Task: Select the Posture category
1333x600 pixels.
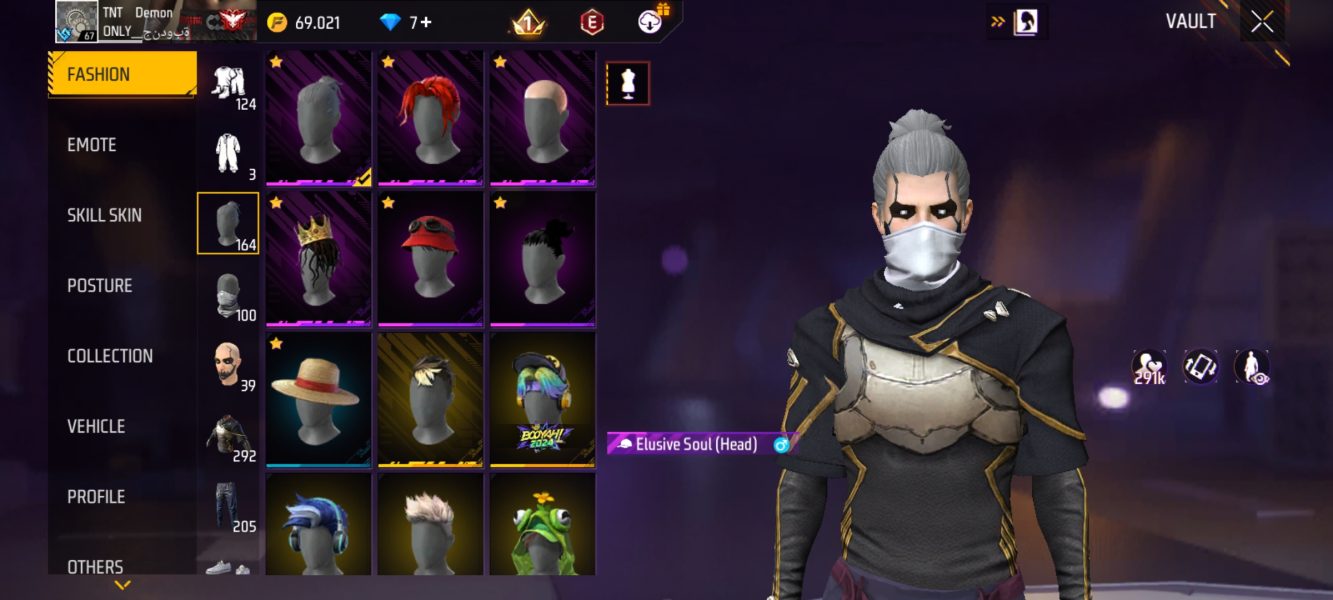Action: click(99, 286)
